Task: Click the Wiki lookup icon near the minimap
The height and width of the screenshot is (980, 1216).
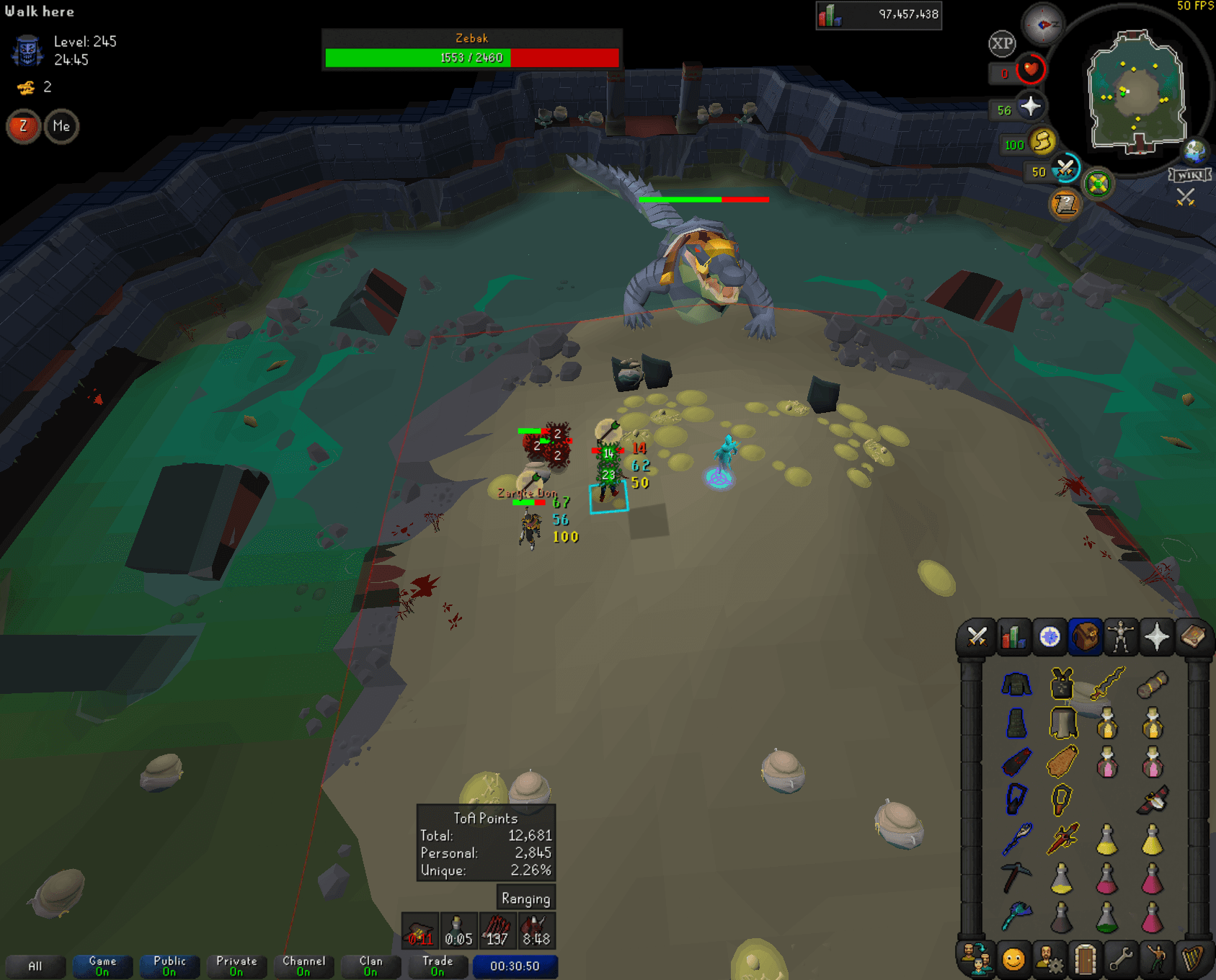Action: [x=1191, y=173]
